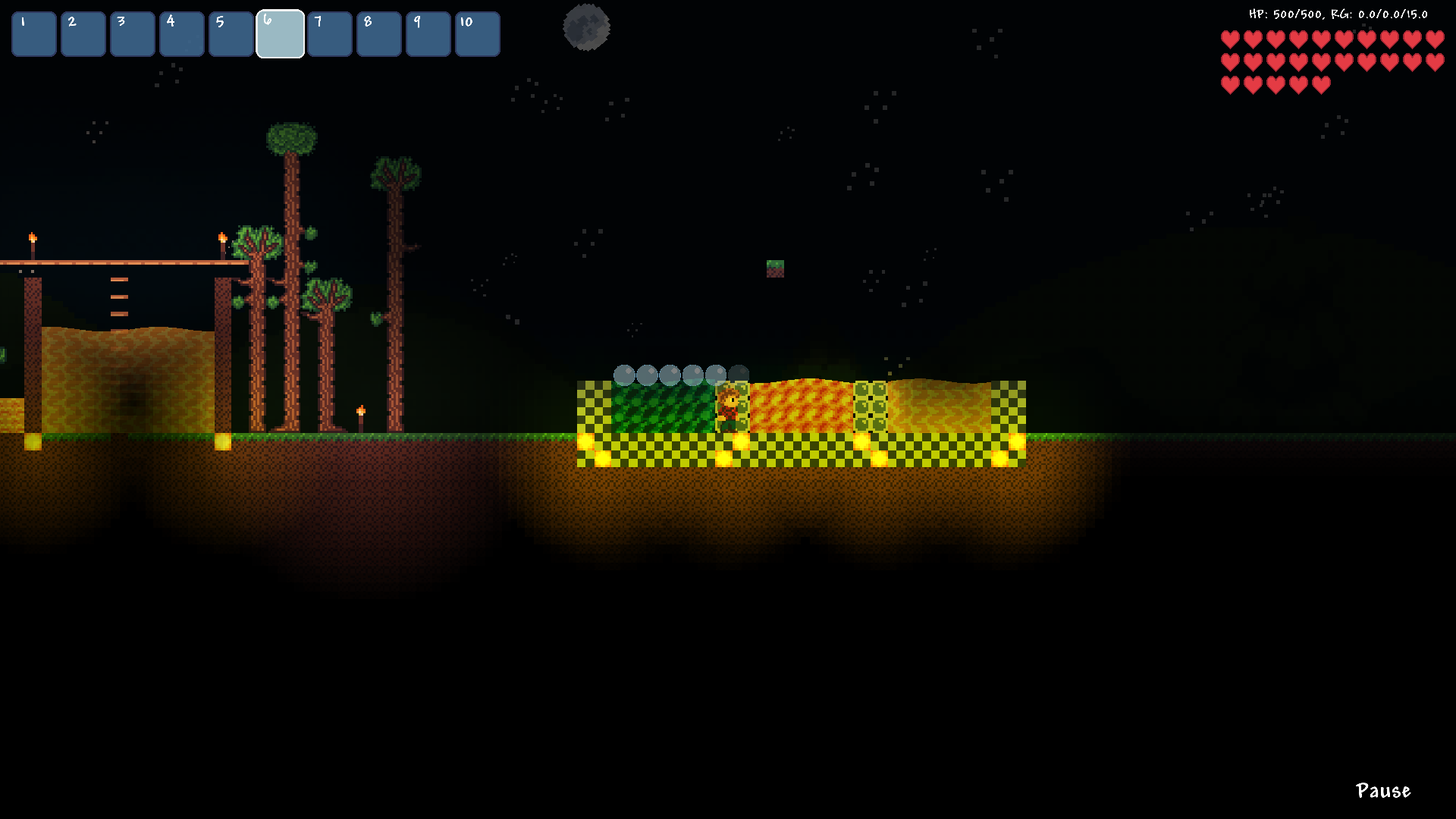Switch to hotbar slot 9
This screenshot has height=819, width=1456.
coord(428,34)
